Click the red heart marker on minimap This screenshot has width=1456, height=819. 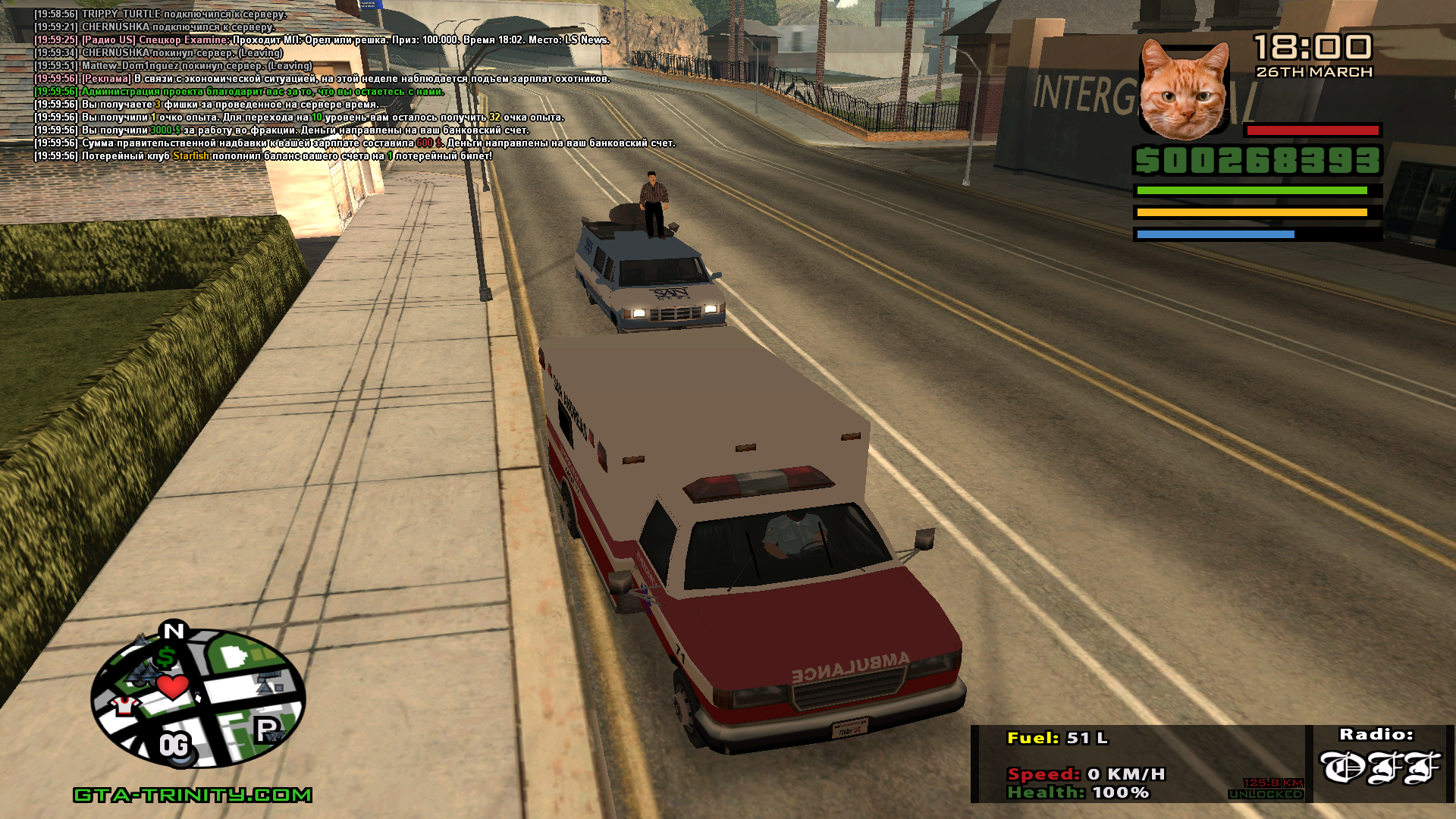click(173, 687)
